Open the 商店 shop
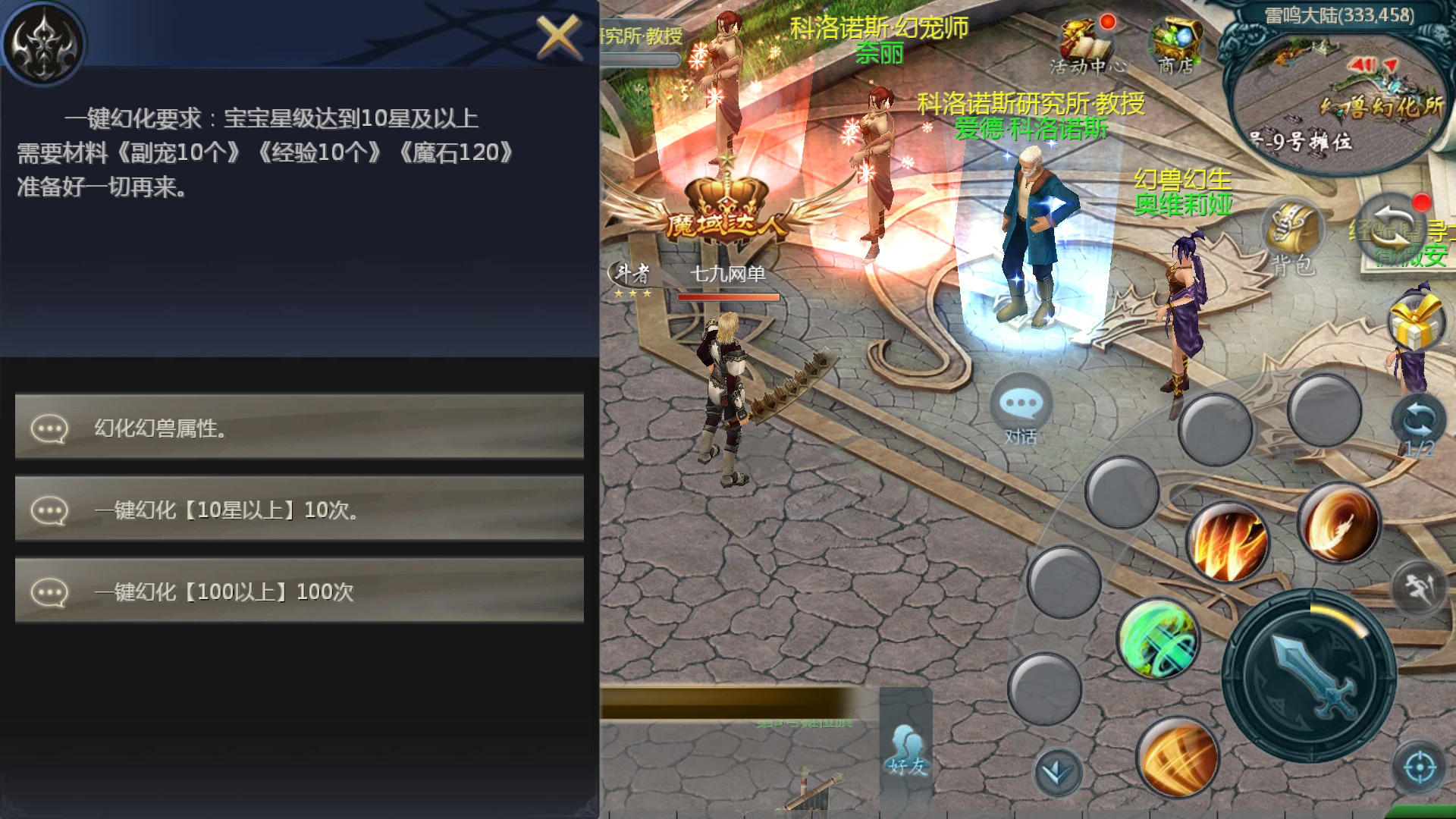 [1175, 47]
